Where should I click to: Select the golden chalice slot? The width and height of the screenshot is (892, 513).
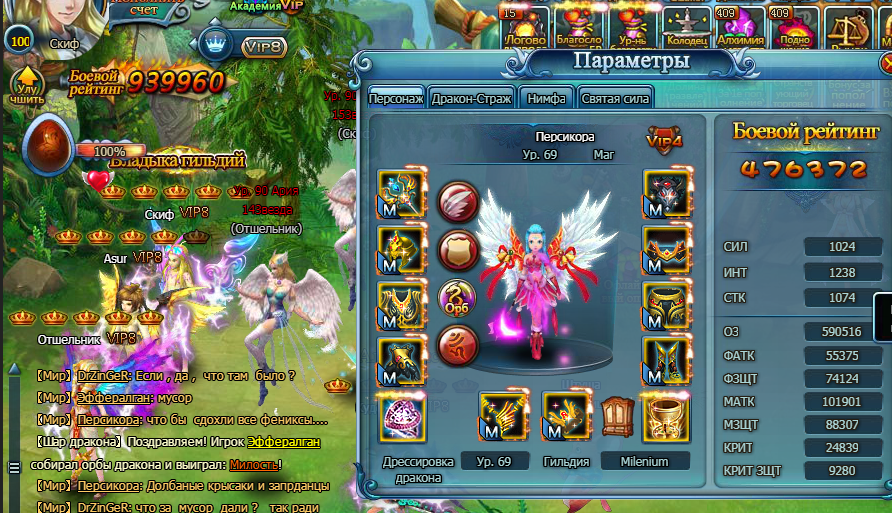tap(664, 416)
